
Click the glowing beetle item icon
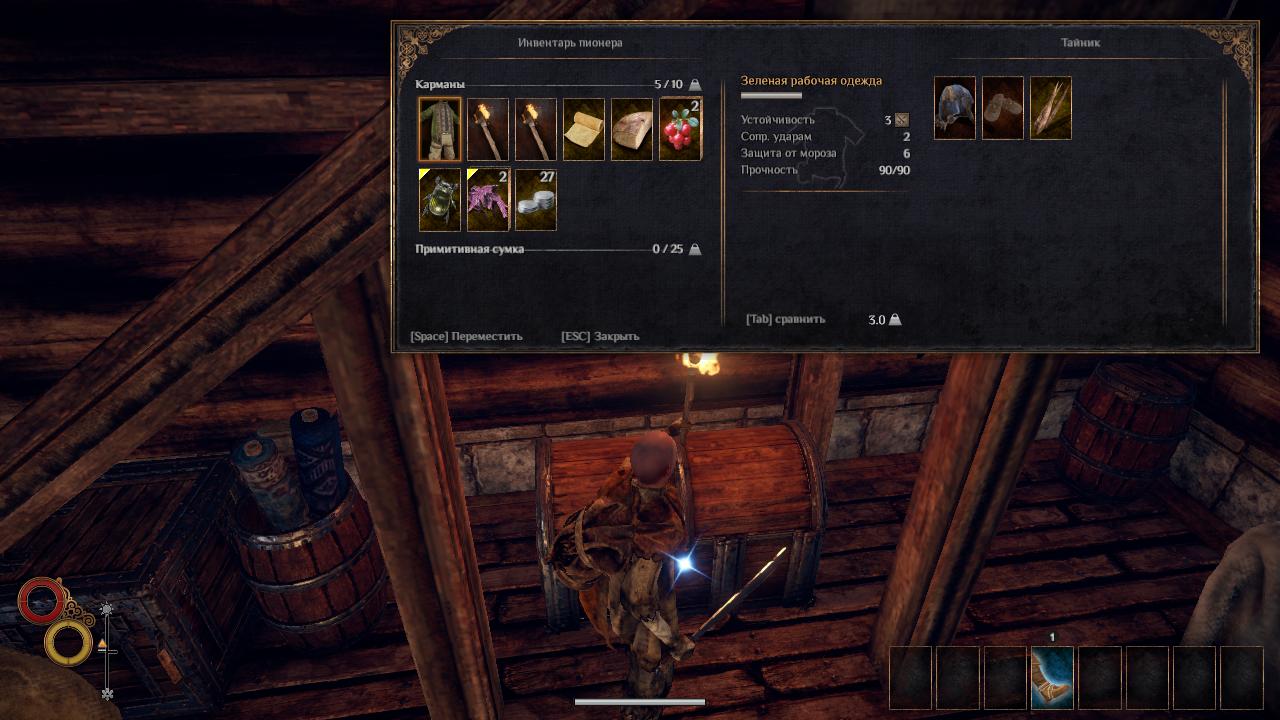pos(439,198)
